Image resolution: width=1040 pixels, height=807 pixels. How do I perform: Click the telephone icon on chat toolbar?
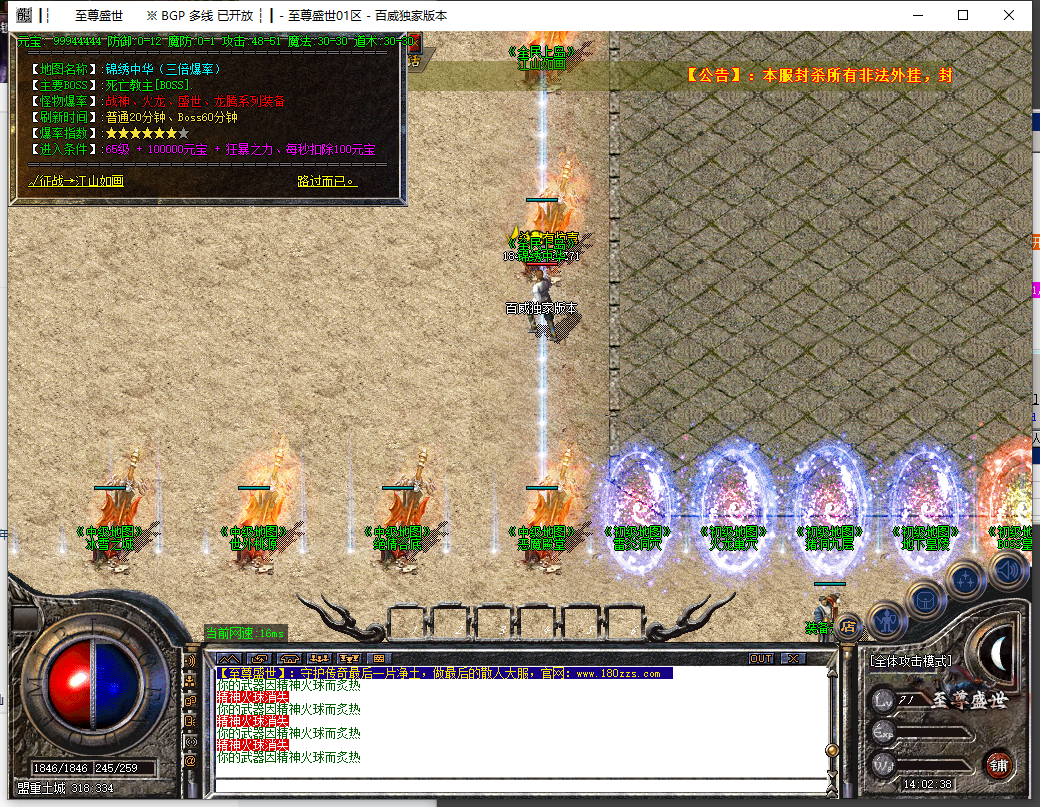coord(289,658)
